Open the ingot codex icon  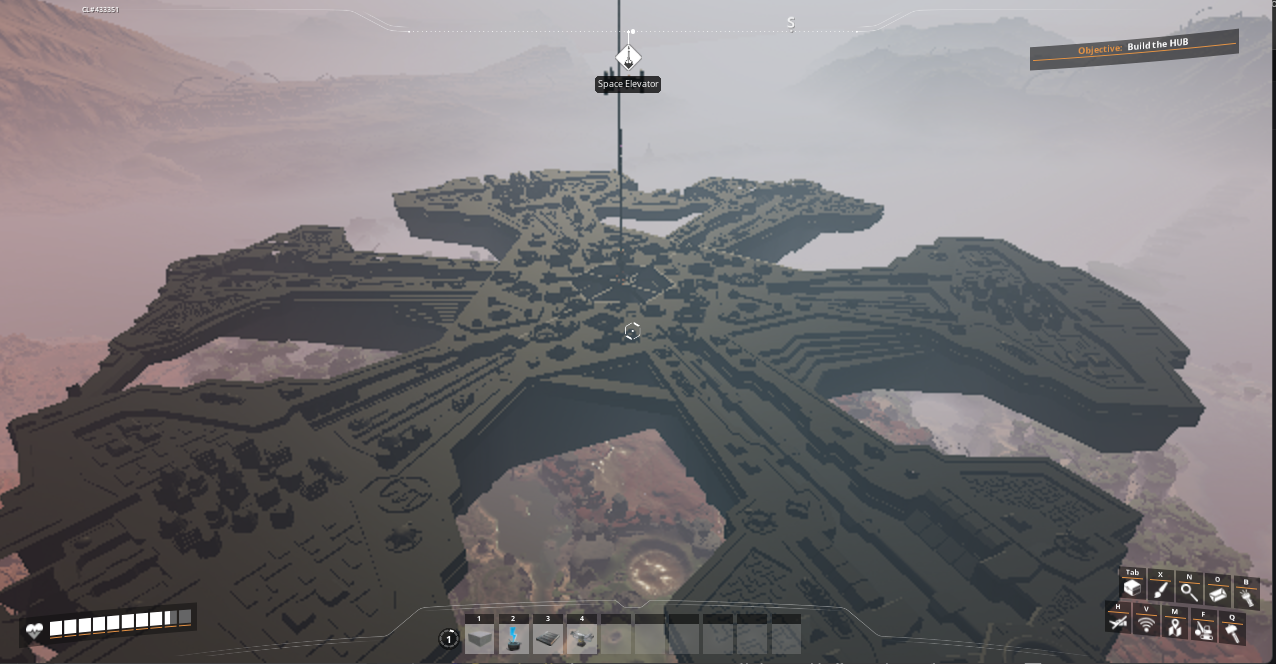click(1218, 594)
